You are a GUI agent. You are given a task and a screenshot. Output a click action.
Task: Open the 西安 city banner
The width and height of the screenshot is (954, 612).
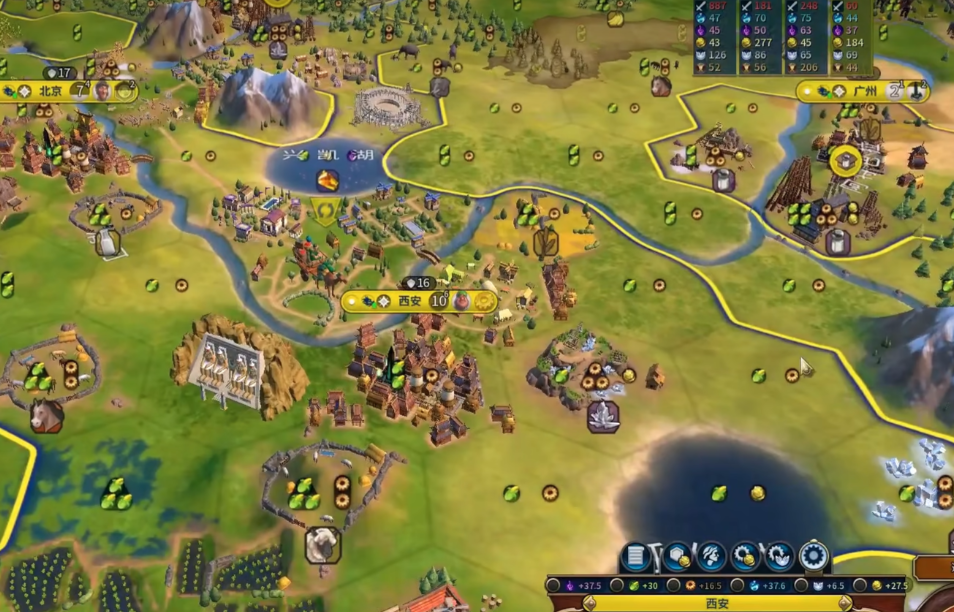click(410, 301)
